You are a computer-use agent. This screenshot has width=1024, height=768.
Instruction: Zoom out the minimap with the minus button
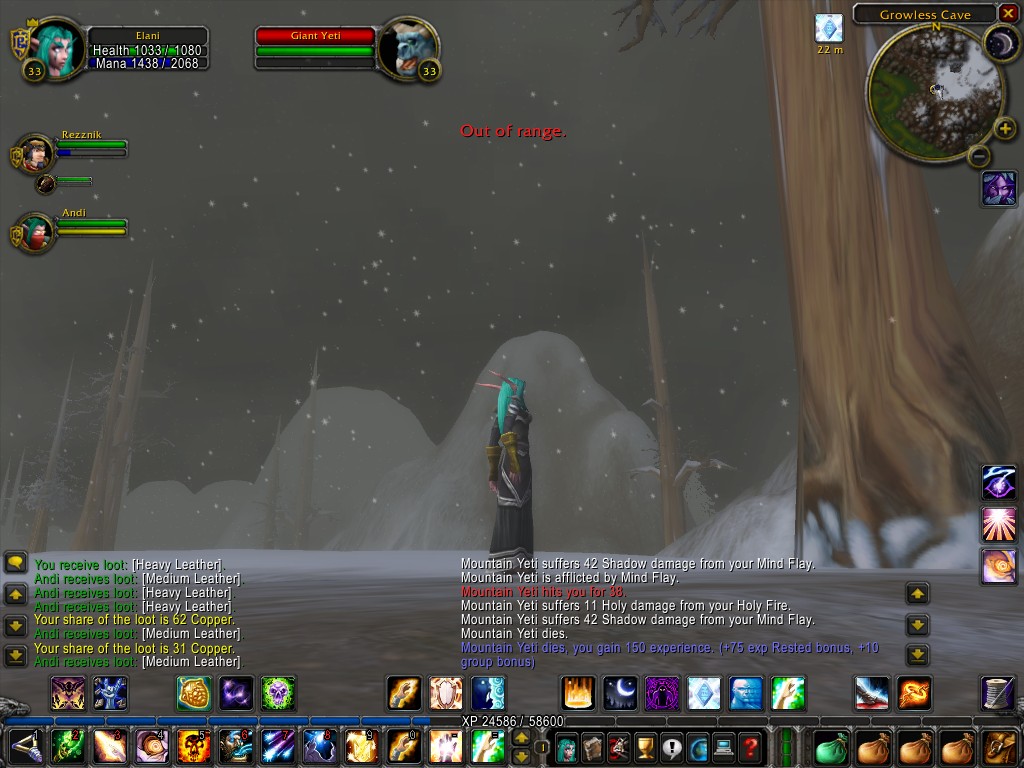click(980, 156)
